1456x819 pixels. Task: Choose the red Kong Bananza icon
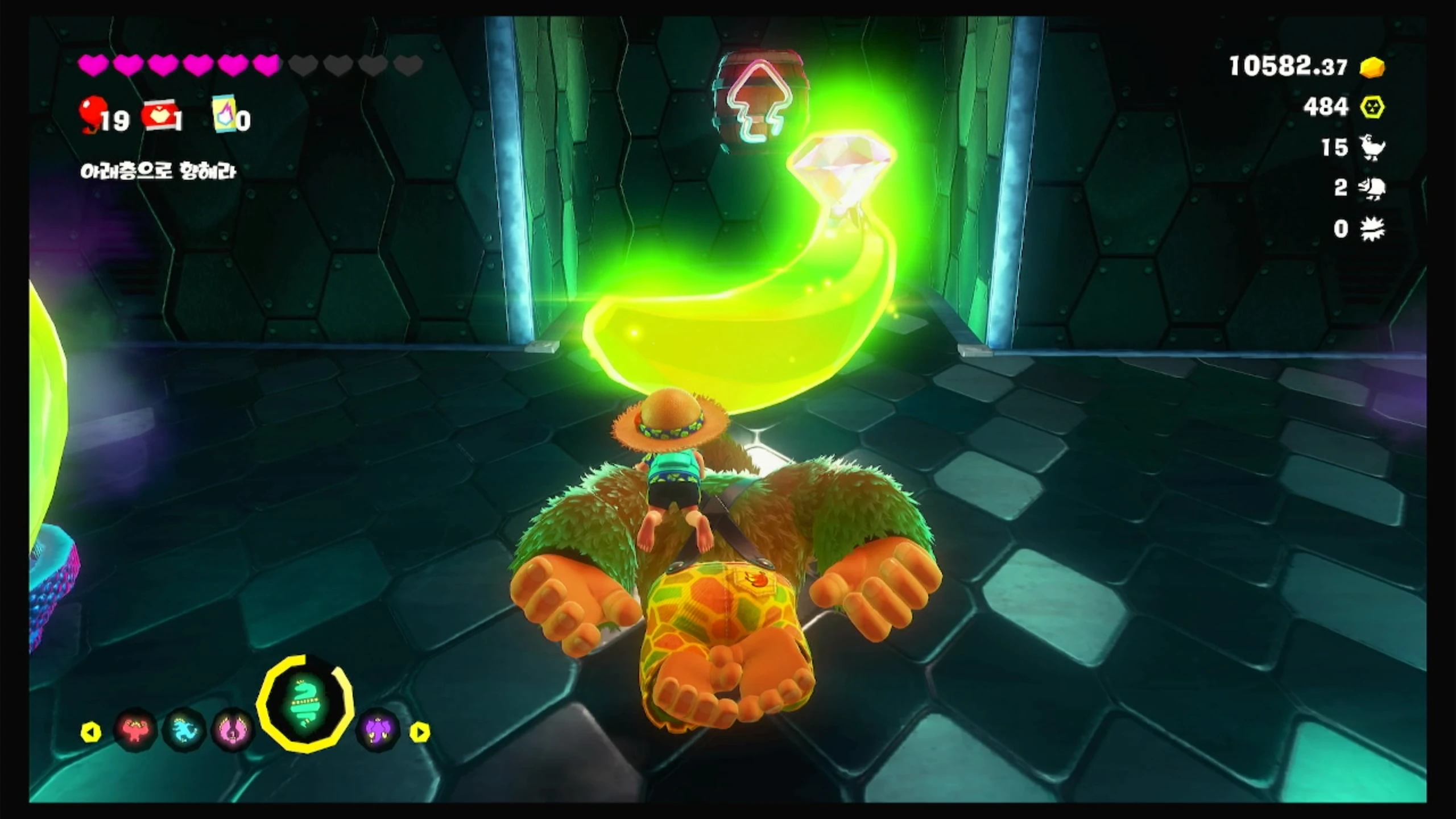pyautogui.click(x=135, y=730)
